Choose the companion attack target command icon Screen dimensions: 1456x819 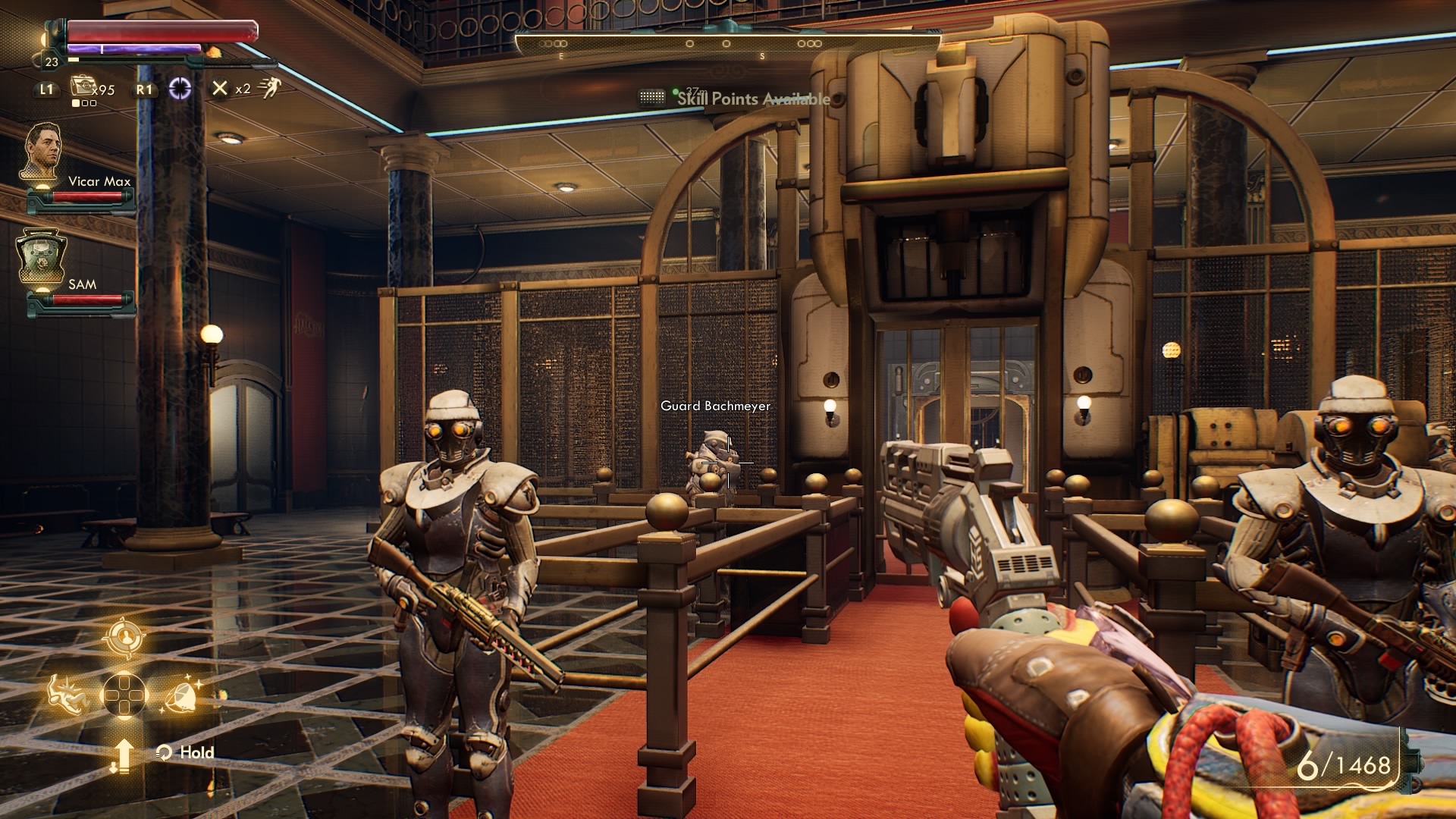coord(124,638)
